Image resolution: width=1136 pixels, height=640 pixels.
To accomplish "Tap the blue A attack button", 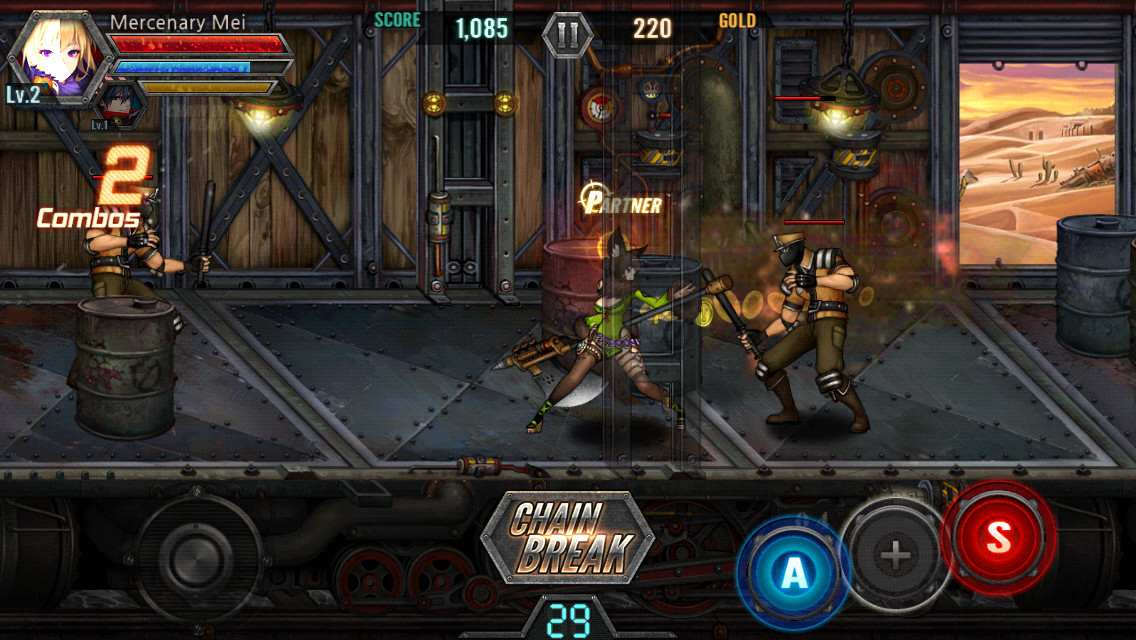I will [793, 572].
